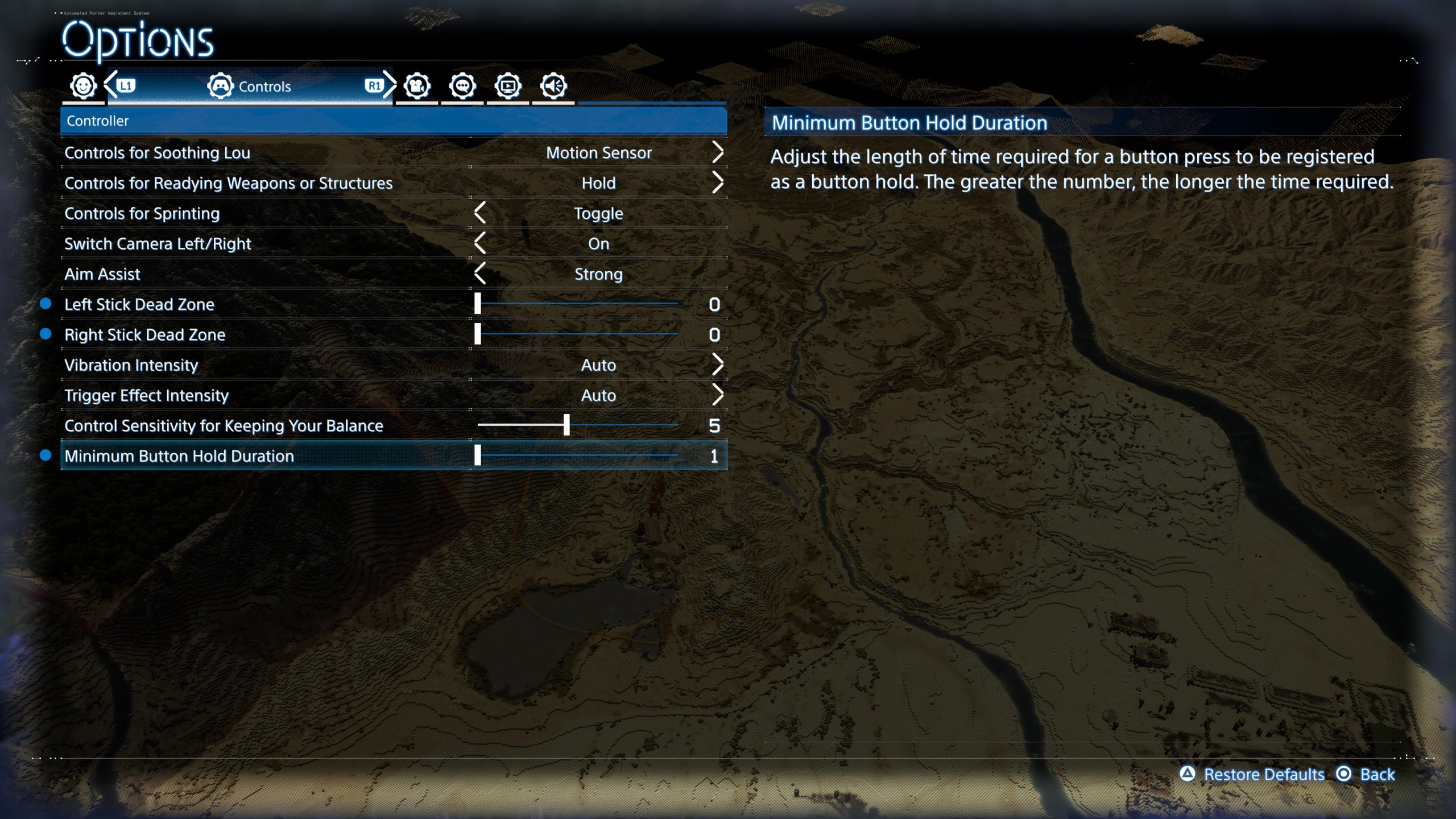Adjust Minimum Button Hold Duration slider
The width and height of the screenshot is (1456, 819).
point(478,456)
